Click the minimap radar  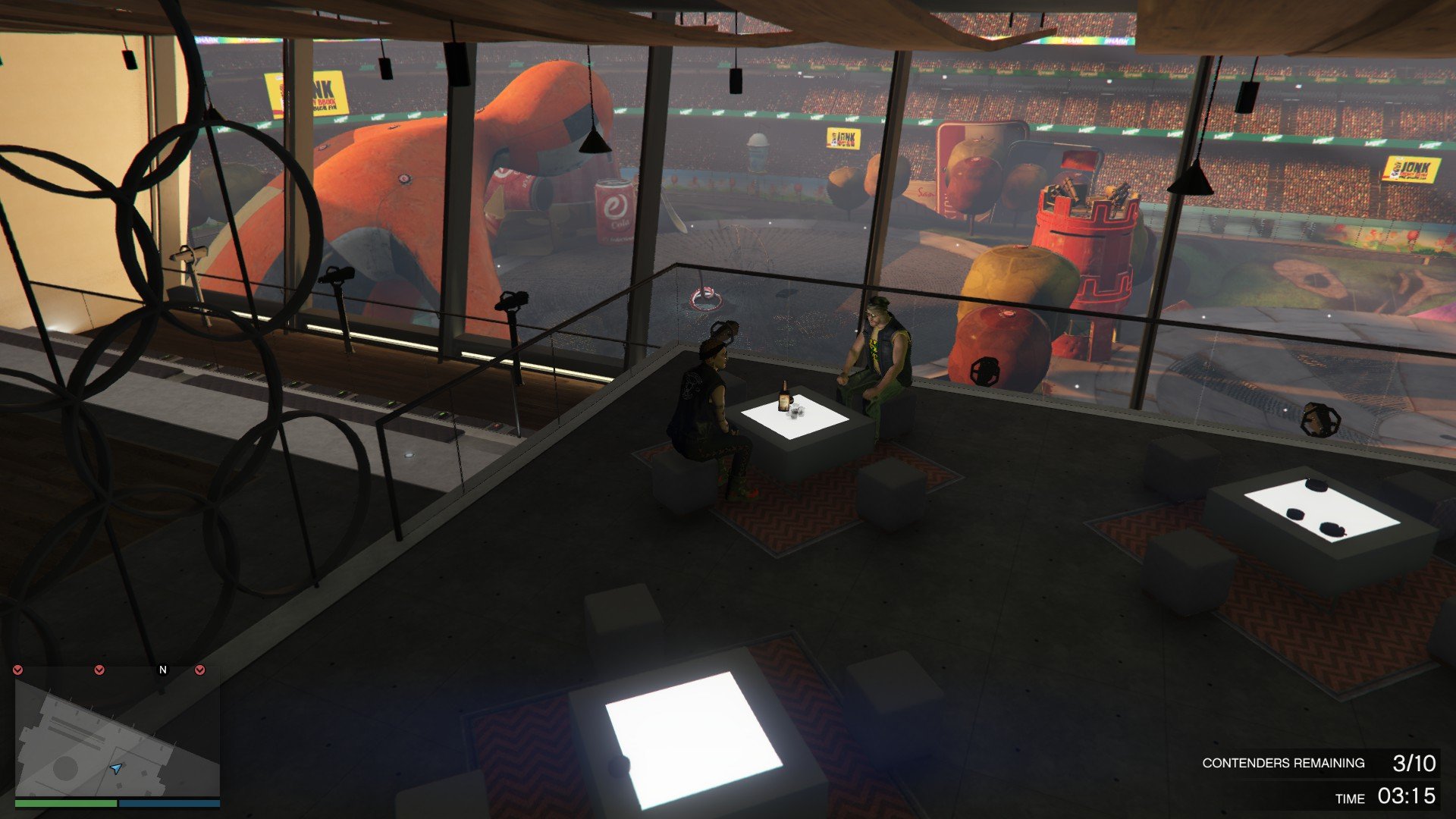[x=118, y=737]
